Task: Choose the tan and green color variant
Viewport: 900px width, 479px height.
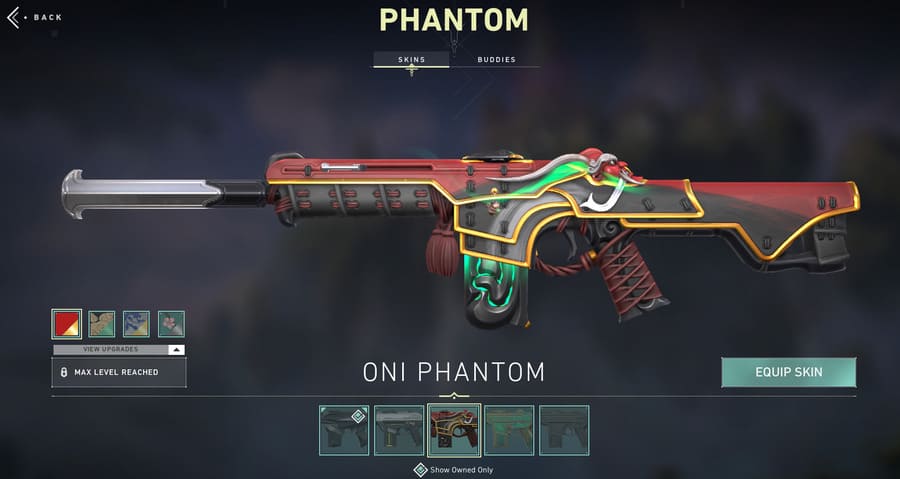Action: click(101, 323)
